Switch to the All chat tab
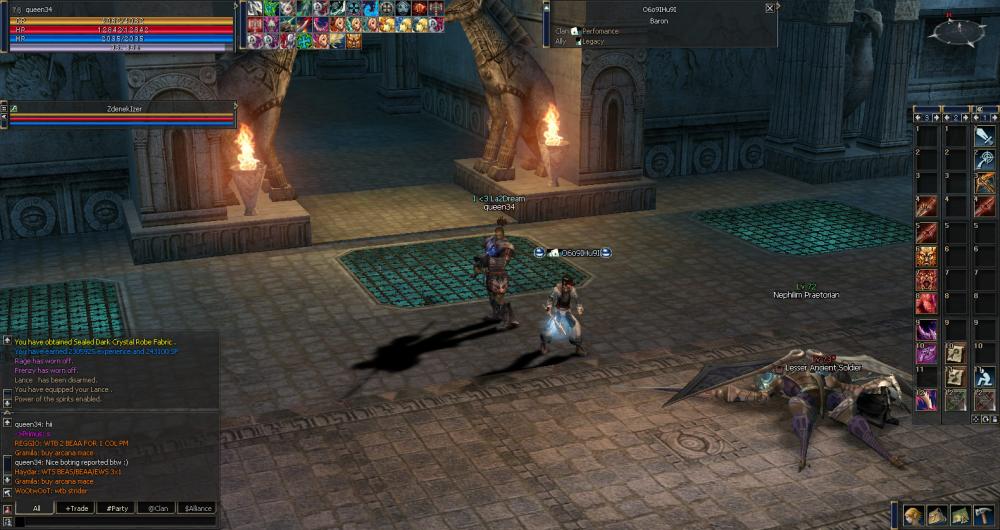Screen dimensions: 1000x530 coord(36,508)
